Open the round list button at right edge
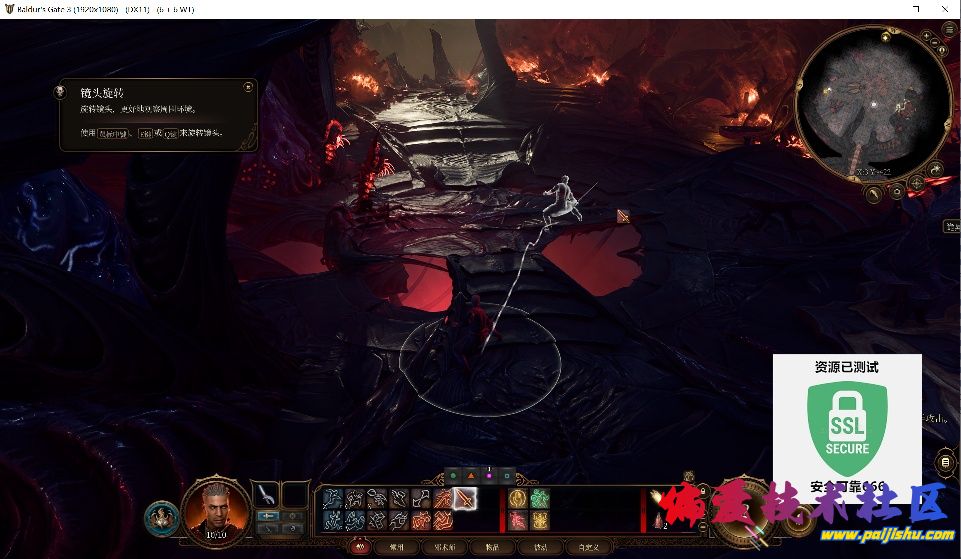The image size is (961, 559). click(x=946, y=461)
